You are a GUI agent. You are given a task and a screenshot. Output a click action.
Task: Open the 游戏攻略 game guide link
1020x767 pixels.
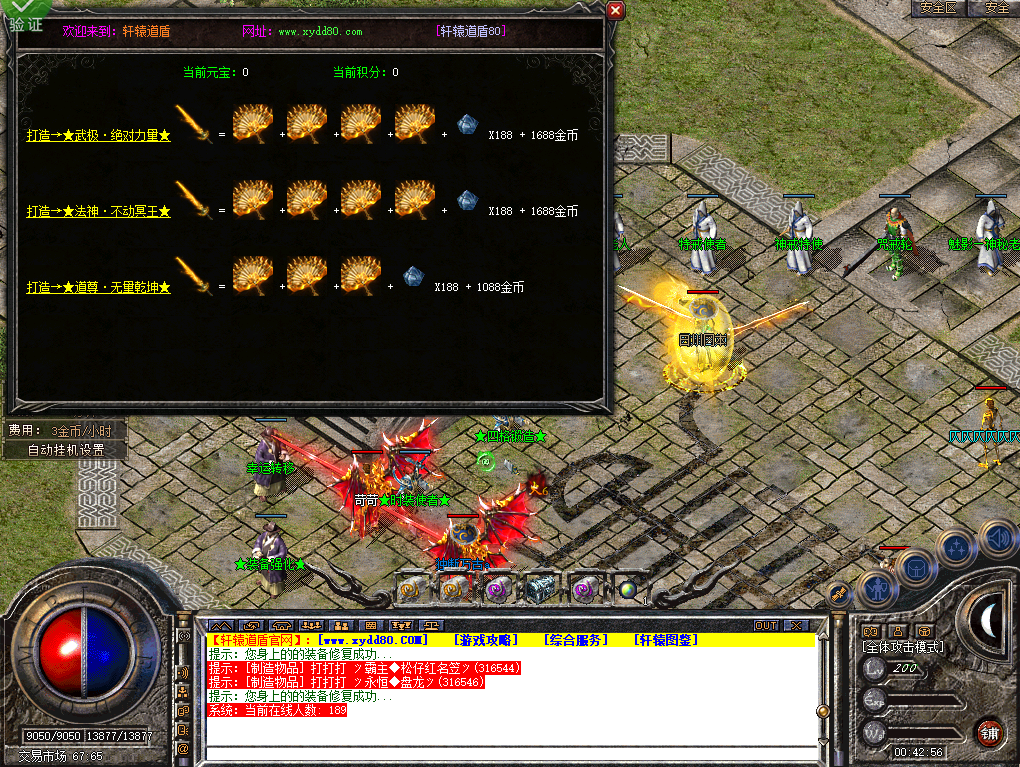[x=485, y=640]
